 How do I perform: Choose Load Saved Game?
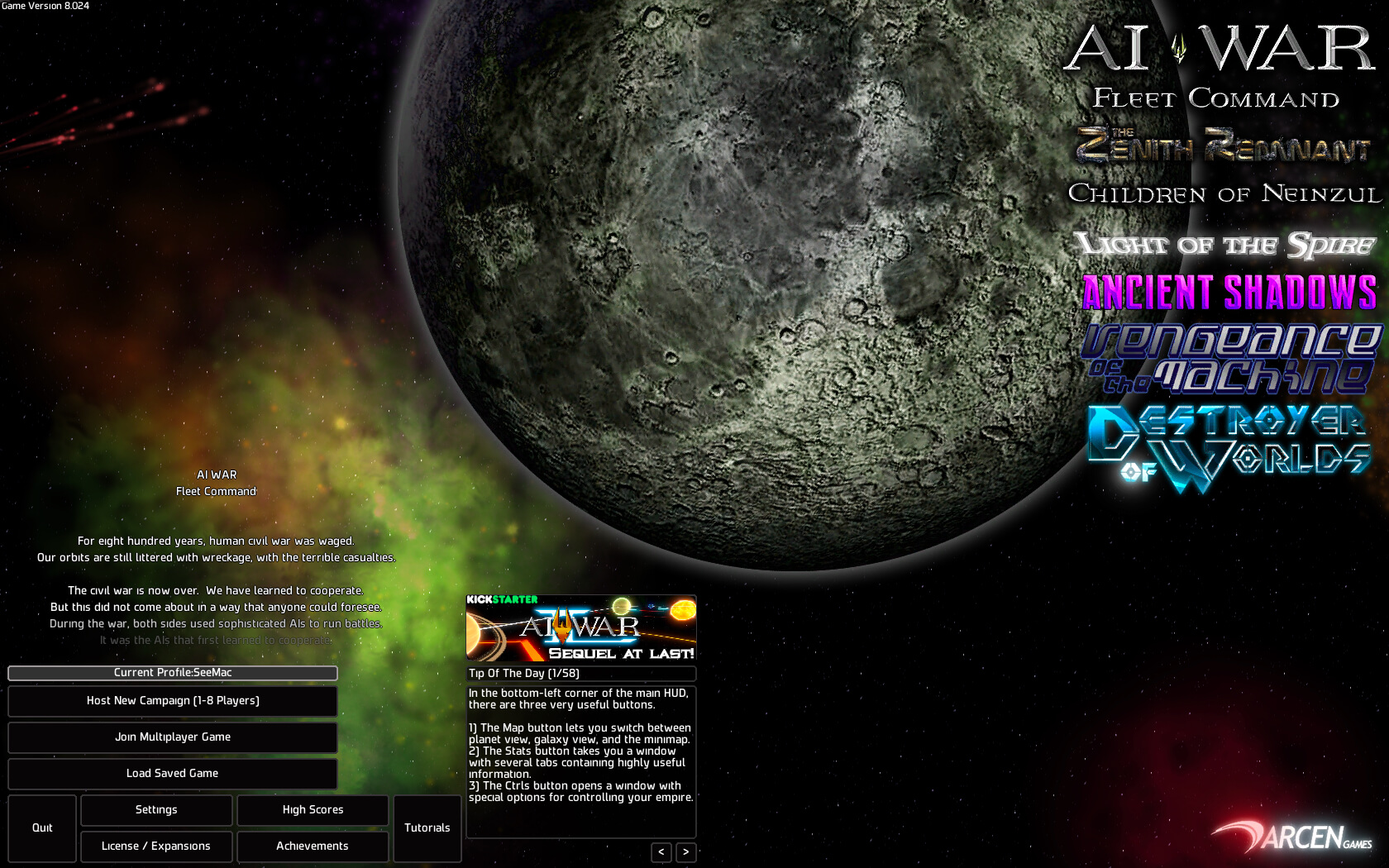pos(173,774)
